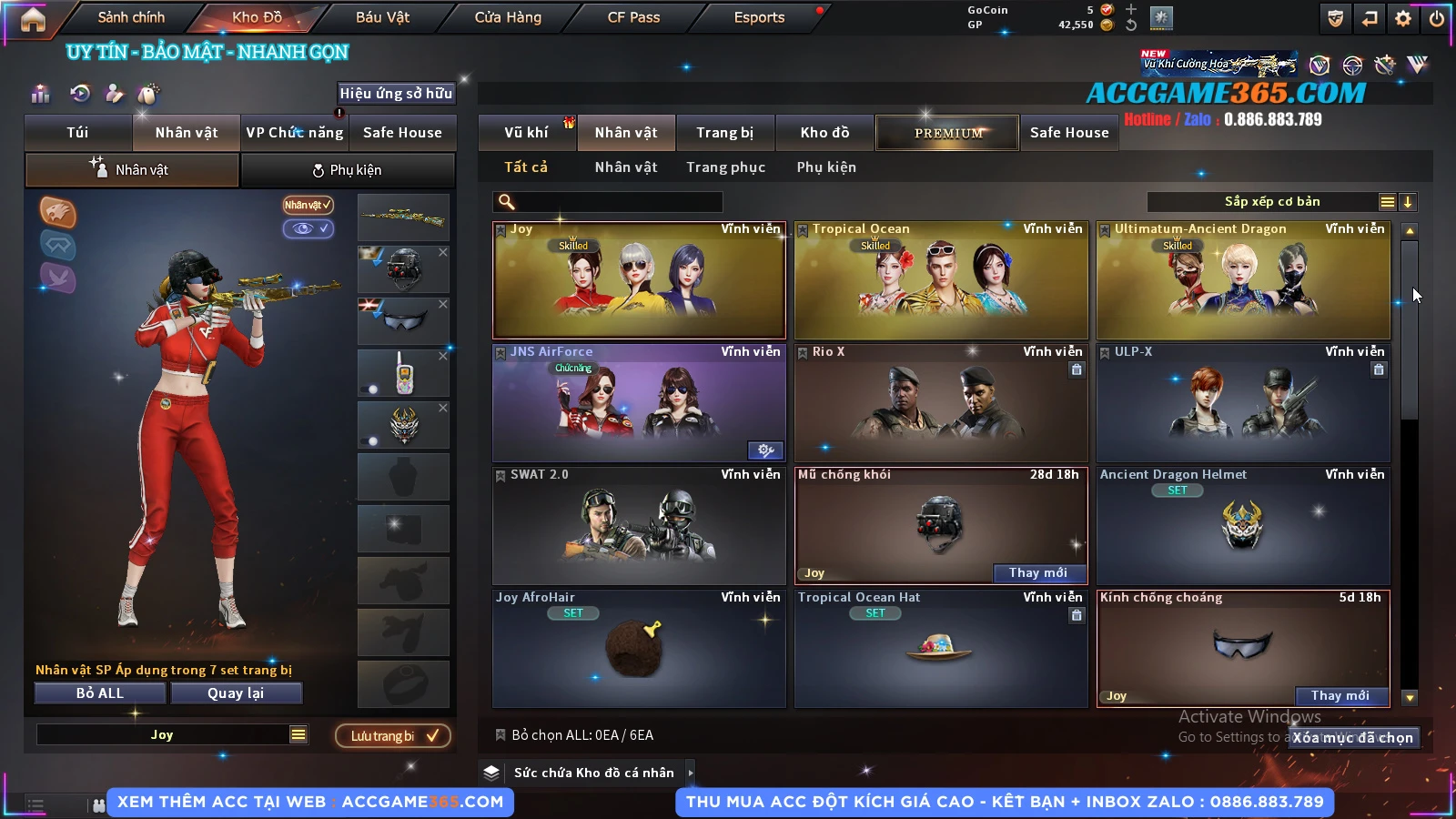Click the power exit icon
Viewport: 1456px width, 819px height.
(x=1437, y=18)
